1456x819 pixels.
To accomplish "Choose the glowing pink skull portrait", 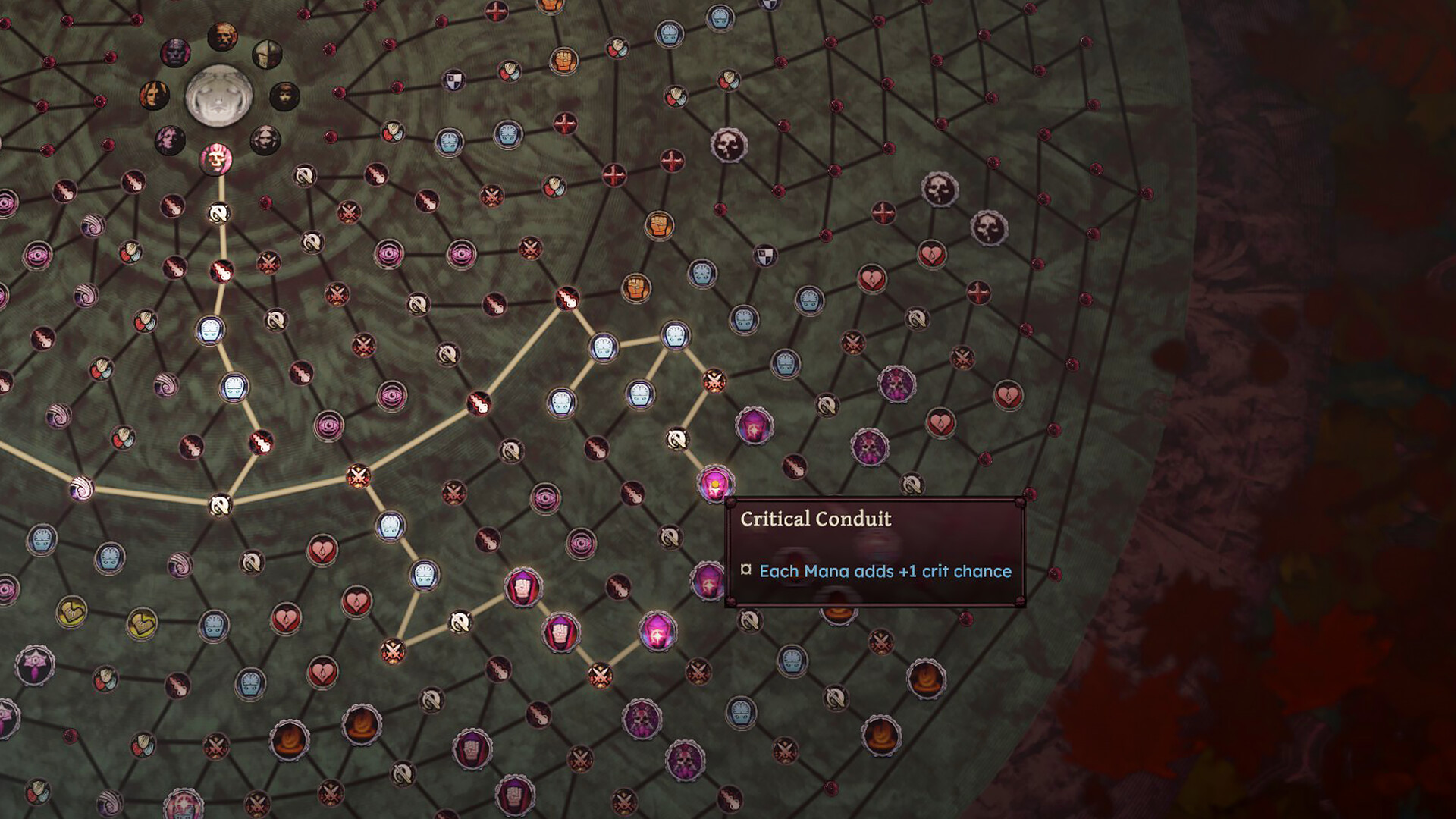I will pos(216,158).
